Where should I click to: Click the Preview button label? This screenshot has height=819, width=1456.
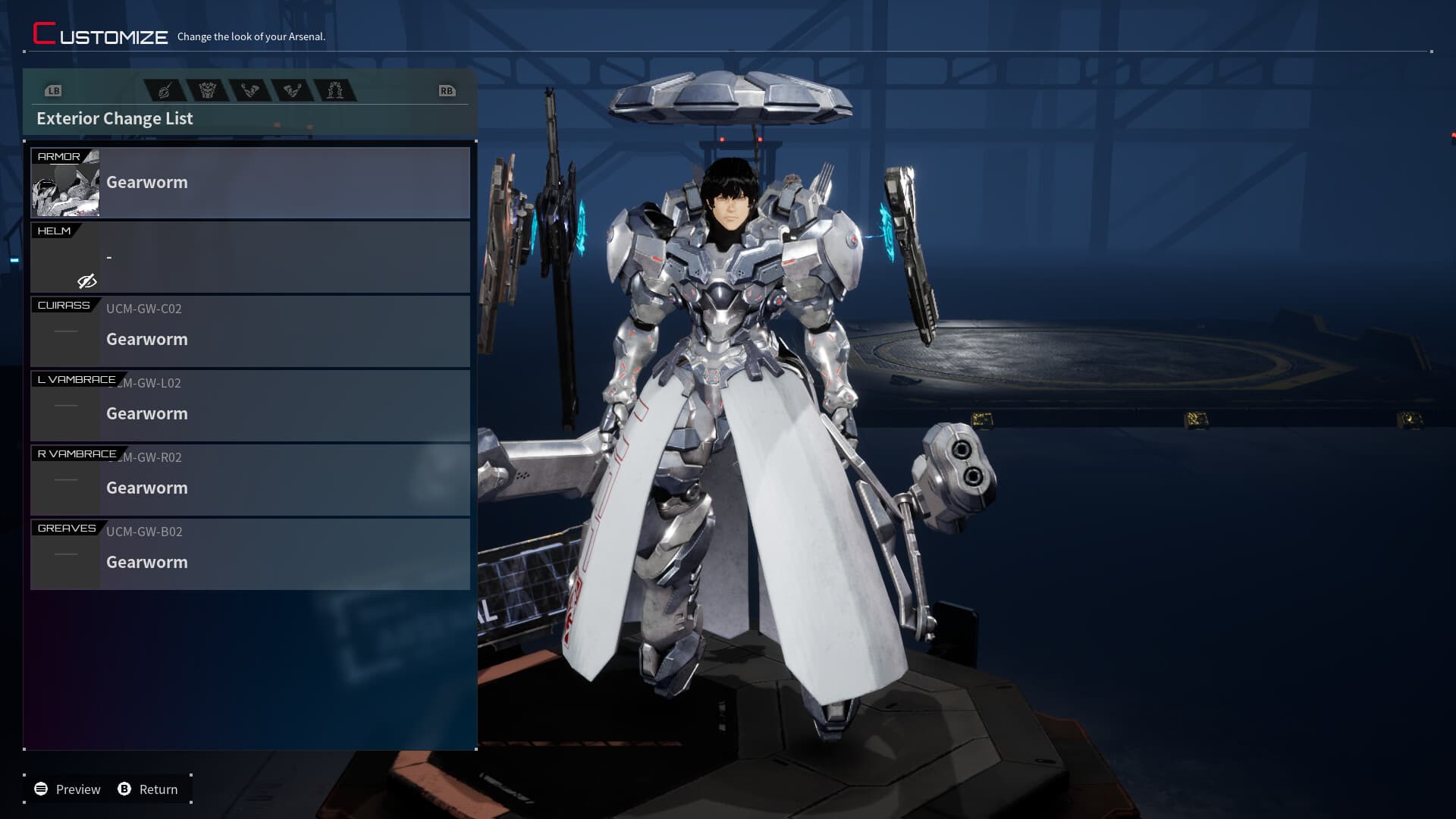77,789
